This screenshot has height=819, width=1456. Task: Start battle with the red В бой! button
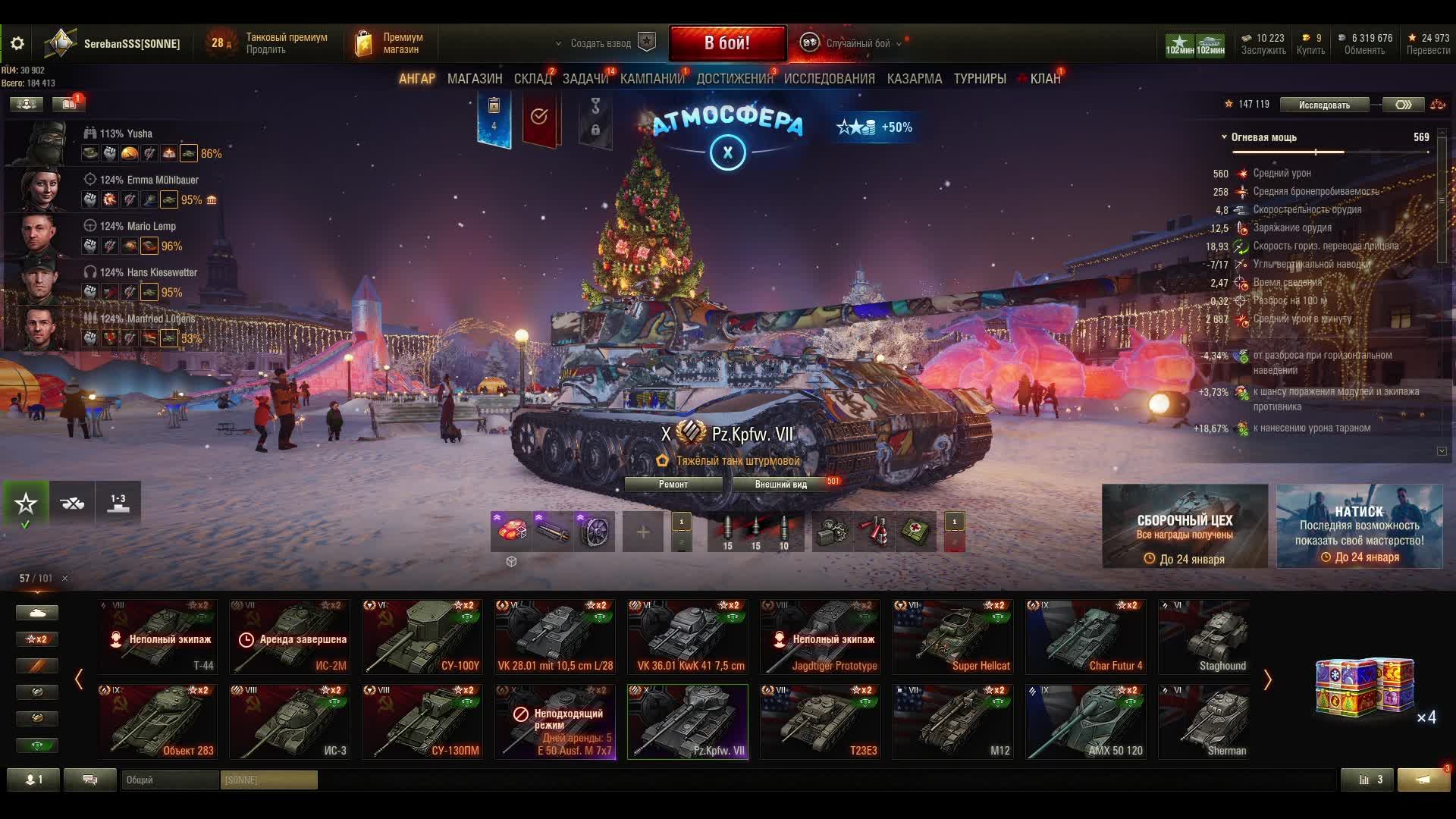tap(726, 43)
